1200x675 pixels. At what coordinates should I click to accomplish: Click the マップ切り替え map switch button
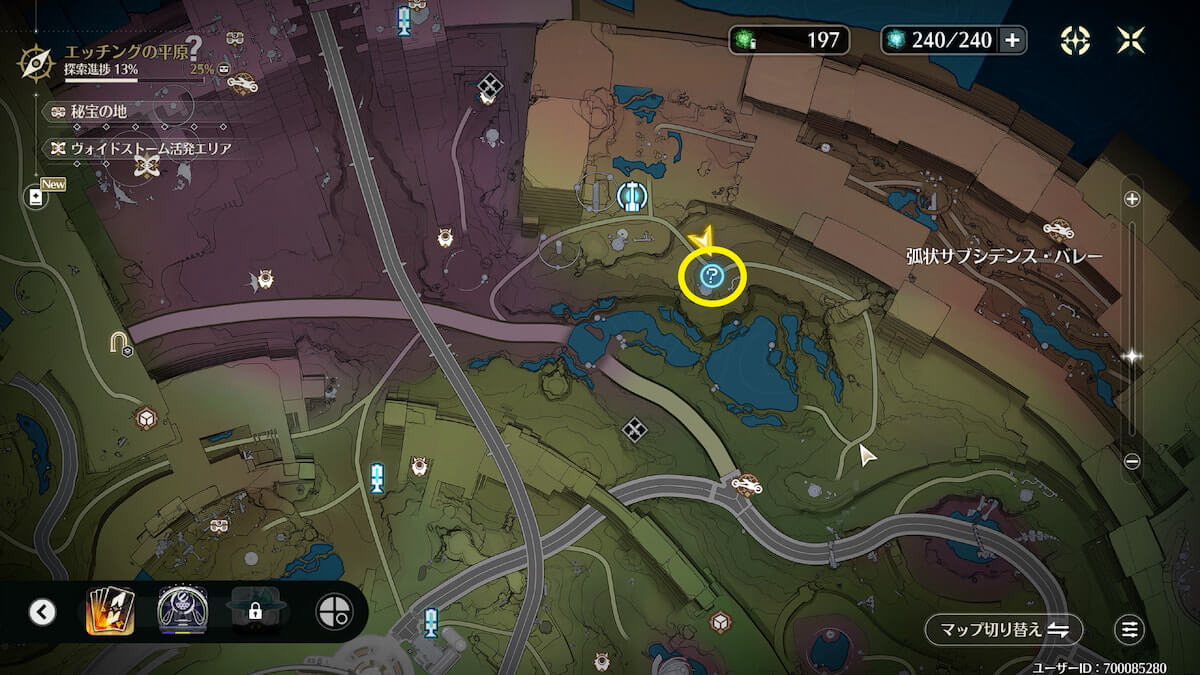[x=1003, y=629]
